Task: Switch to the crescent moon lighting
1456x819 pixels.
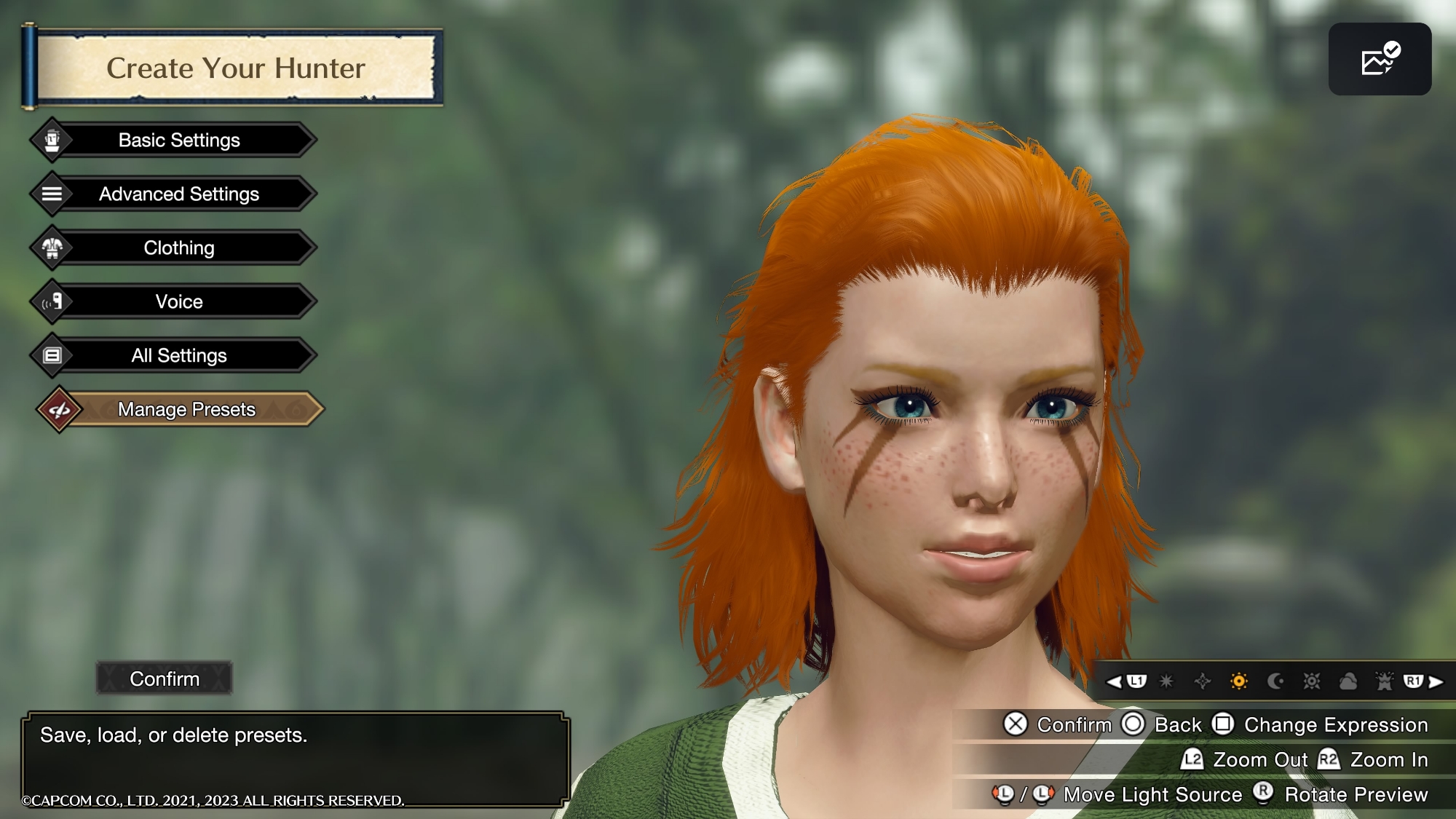Action: coord(1275,681)
